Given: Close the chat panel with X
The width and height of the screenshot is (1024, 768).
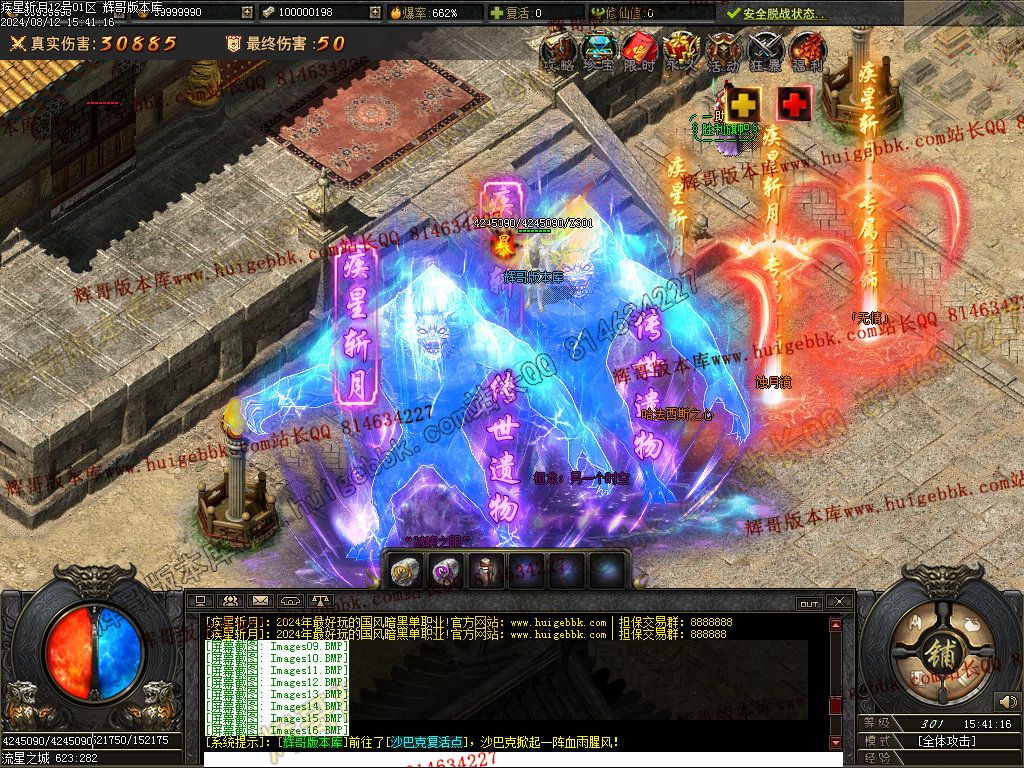Looking at the screenshot, I should tap(839, 602).
